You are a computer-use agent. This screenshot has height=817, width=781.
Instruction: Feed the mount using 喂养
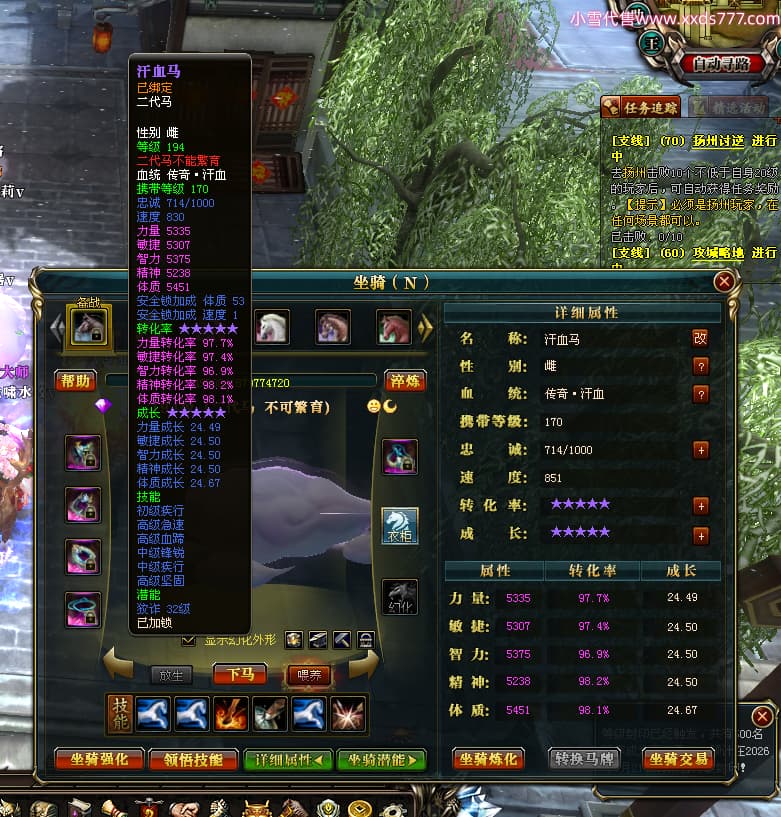click(309, 675)
